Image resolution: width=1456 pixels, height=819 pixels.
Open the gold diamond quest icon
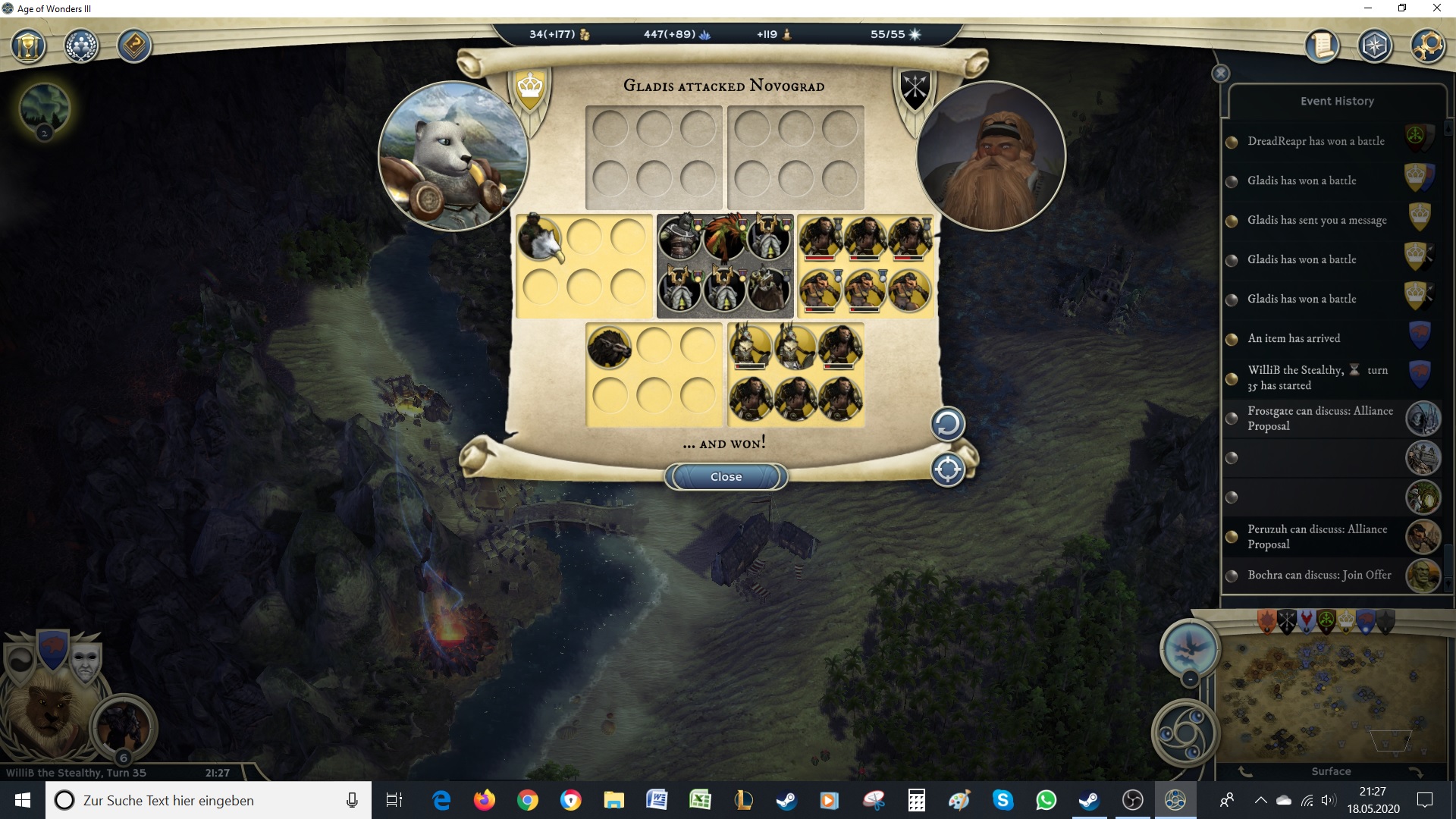point(134,47)
